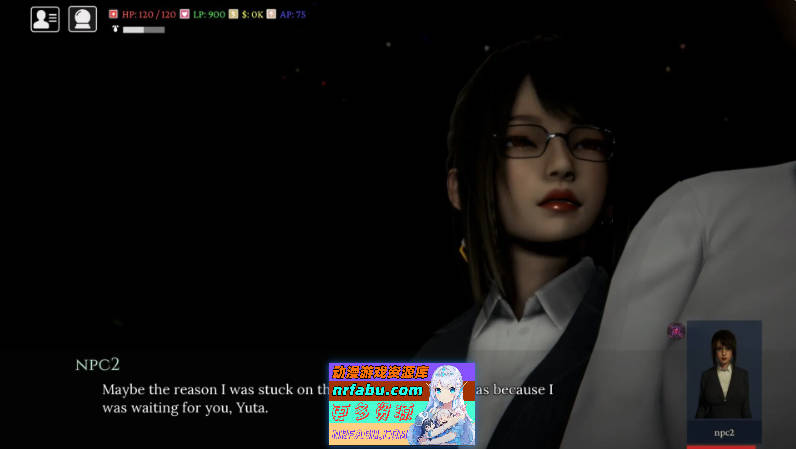Click the crystal ball icon

pyautogui.click(x=82, y=19)
